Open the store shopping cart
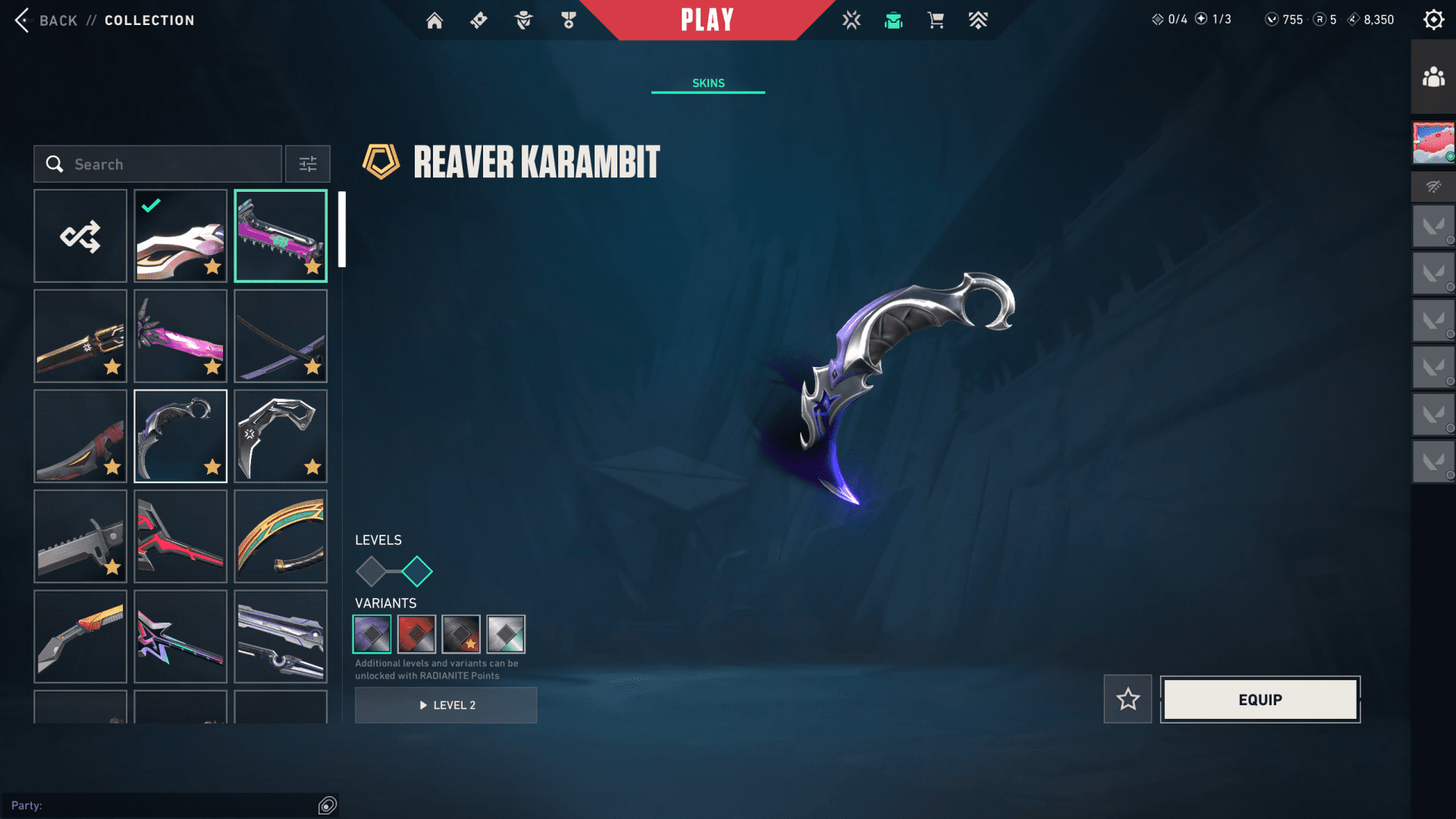 (x=936, y=20)
